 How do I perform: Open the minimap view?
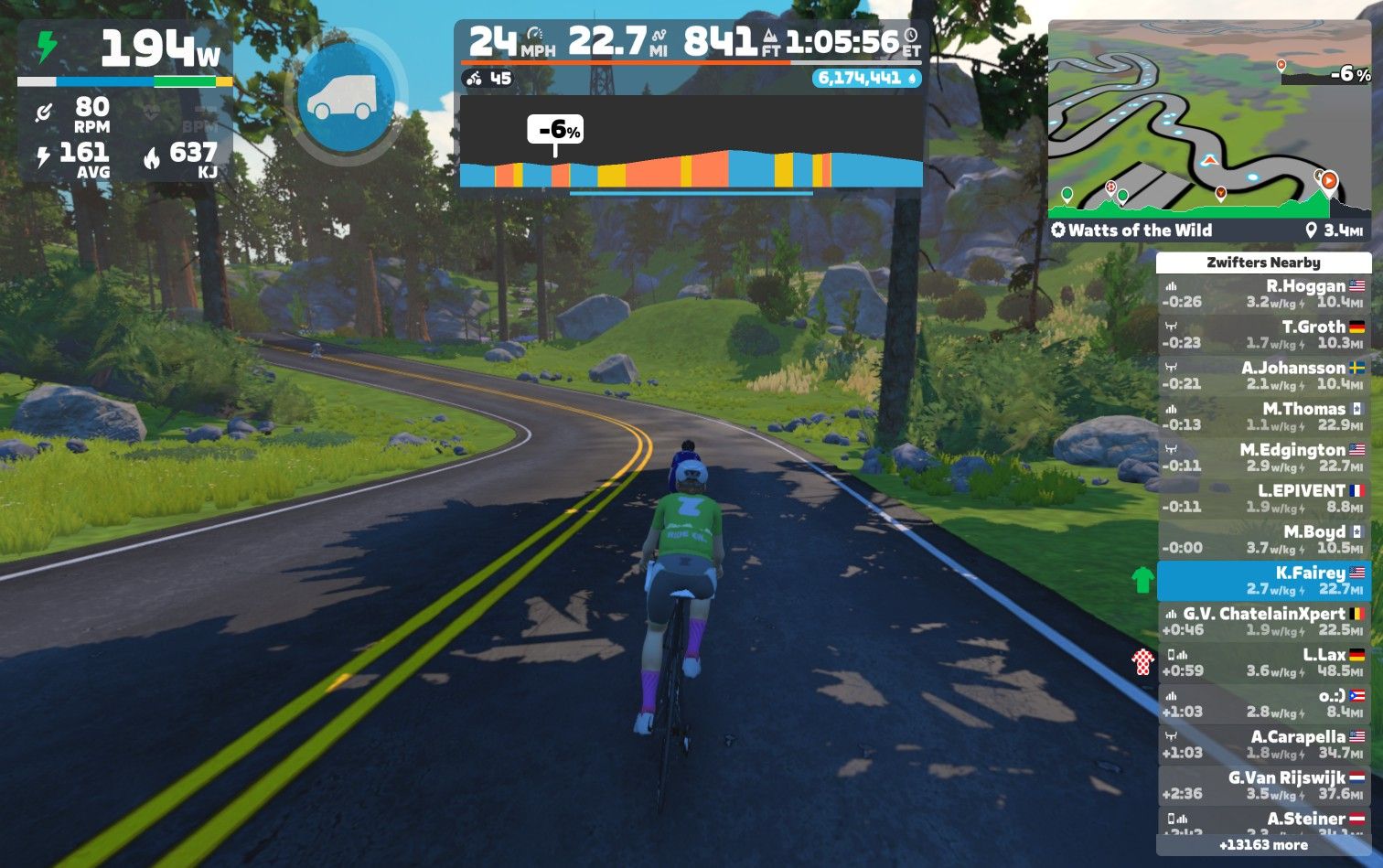coord(1209,119)
